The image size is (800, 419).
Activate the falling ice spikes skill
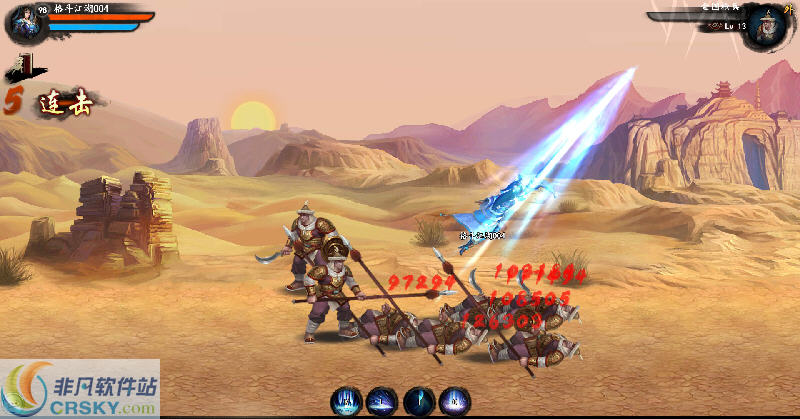tap(346, 401)
